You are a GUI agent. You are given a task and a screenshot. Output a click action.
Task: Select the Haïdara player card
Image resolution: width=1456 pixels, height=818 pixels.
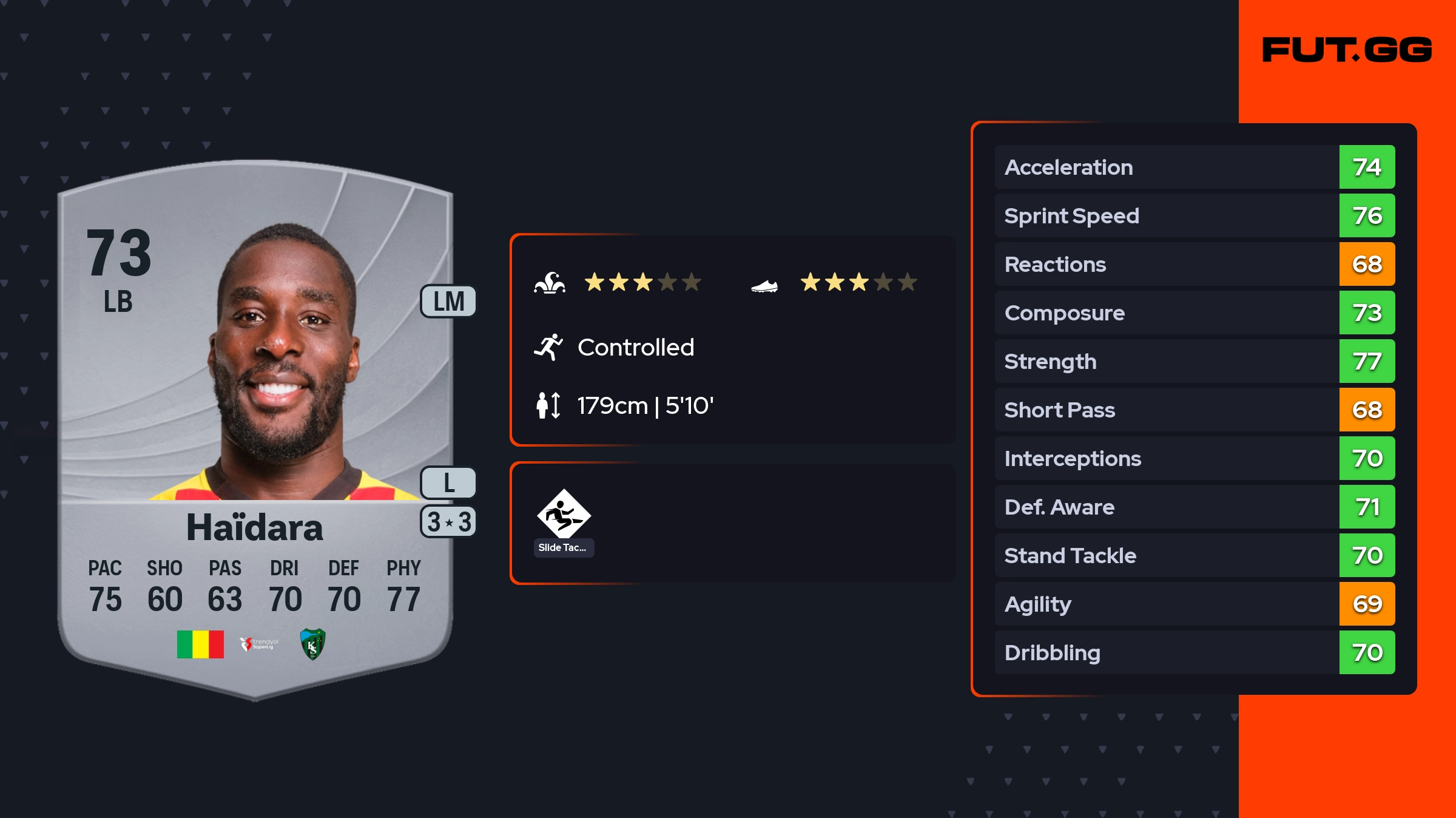tap(255, 425)
